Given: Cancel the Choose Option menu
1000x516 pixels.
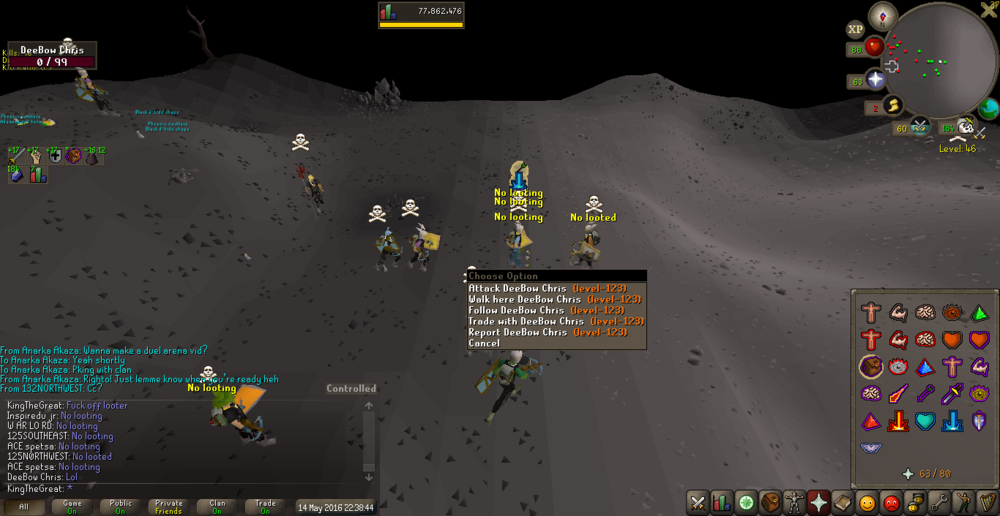Looking at the screenshot, I should point(484,343).
